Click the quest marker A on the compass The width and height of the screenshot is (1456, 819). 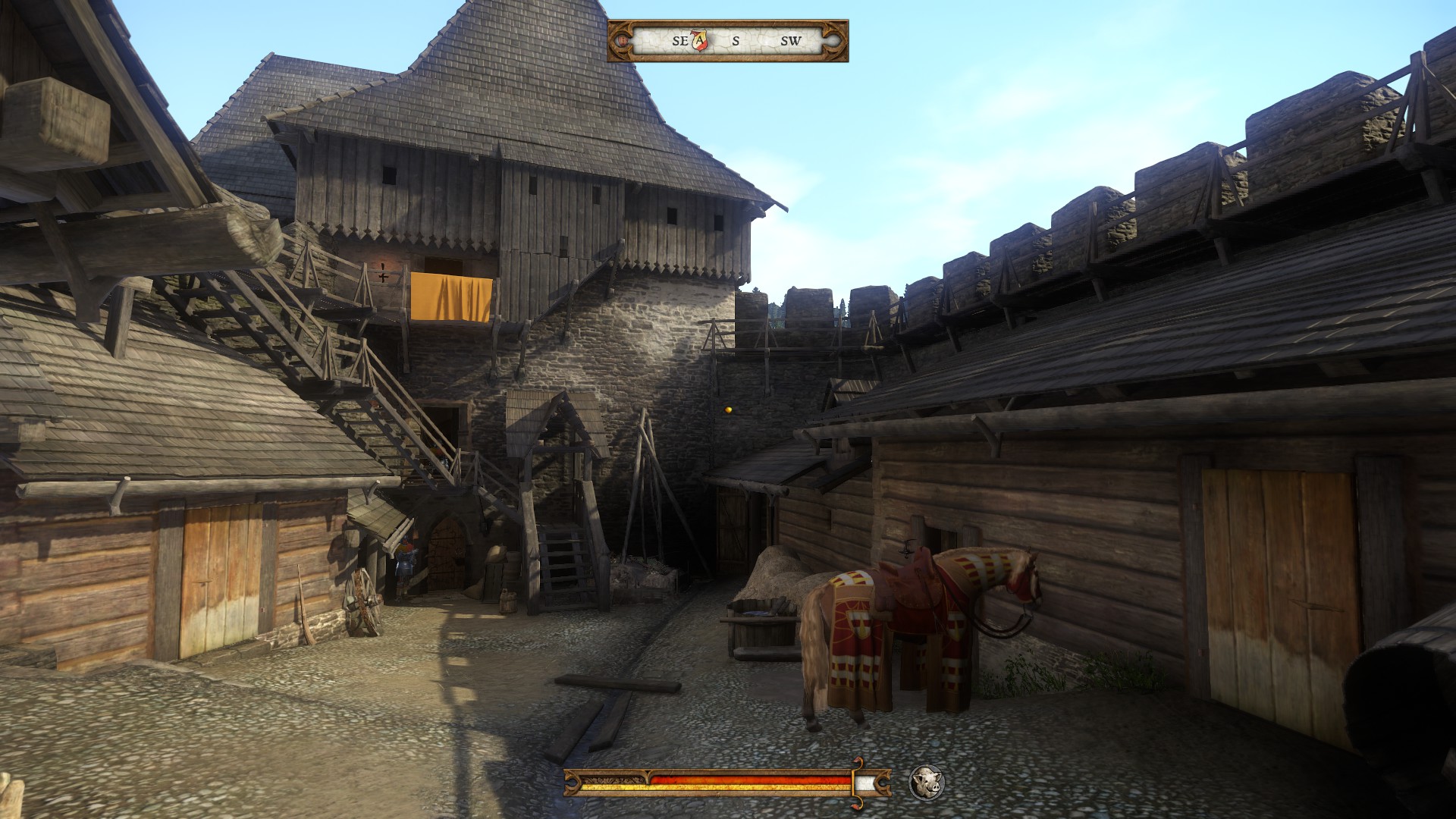pos(699,40)
